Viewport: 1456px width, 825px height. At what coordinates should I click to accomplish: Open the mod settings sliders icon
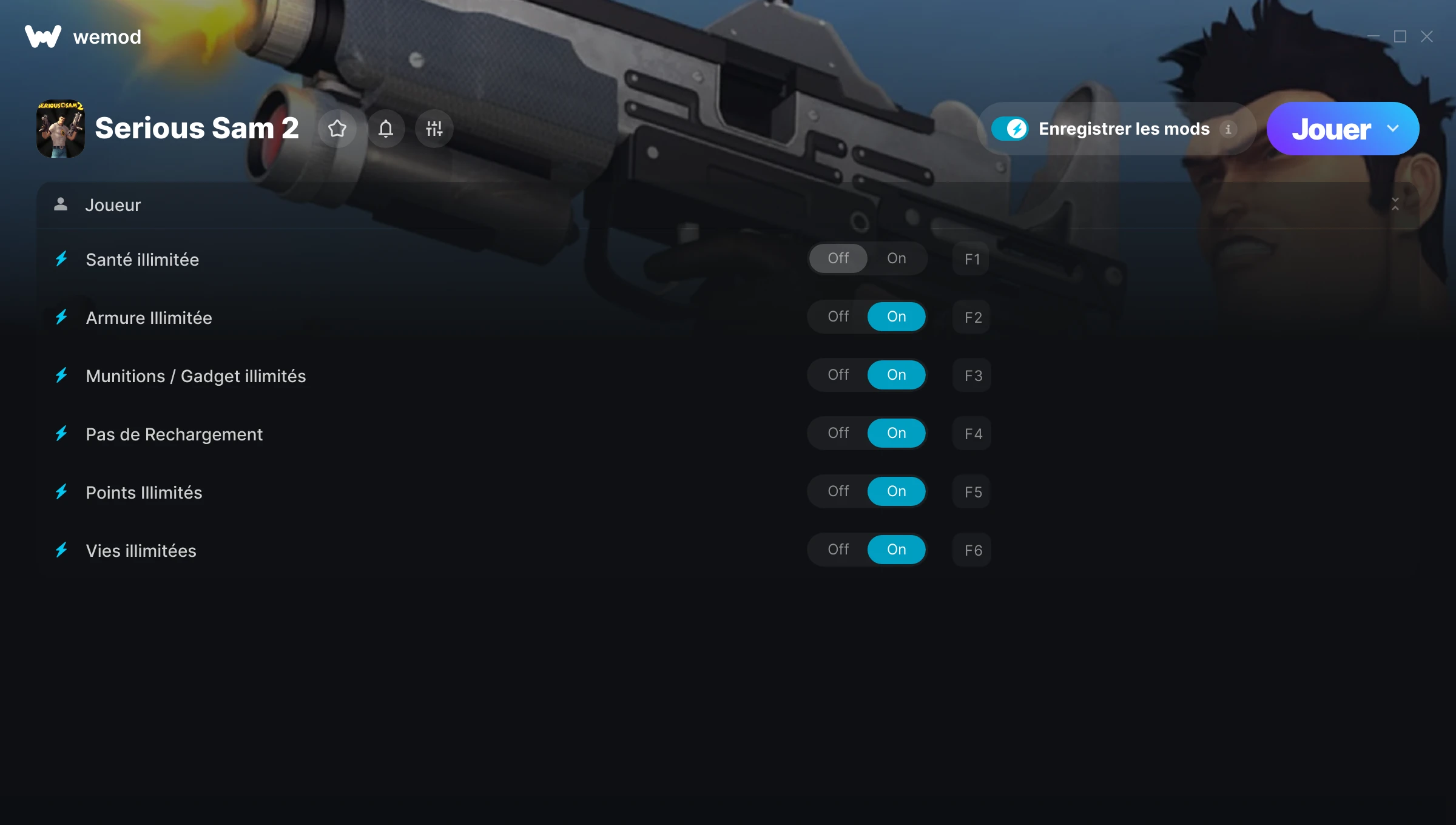point(434,129)
